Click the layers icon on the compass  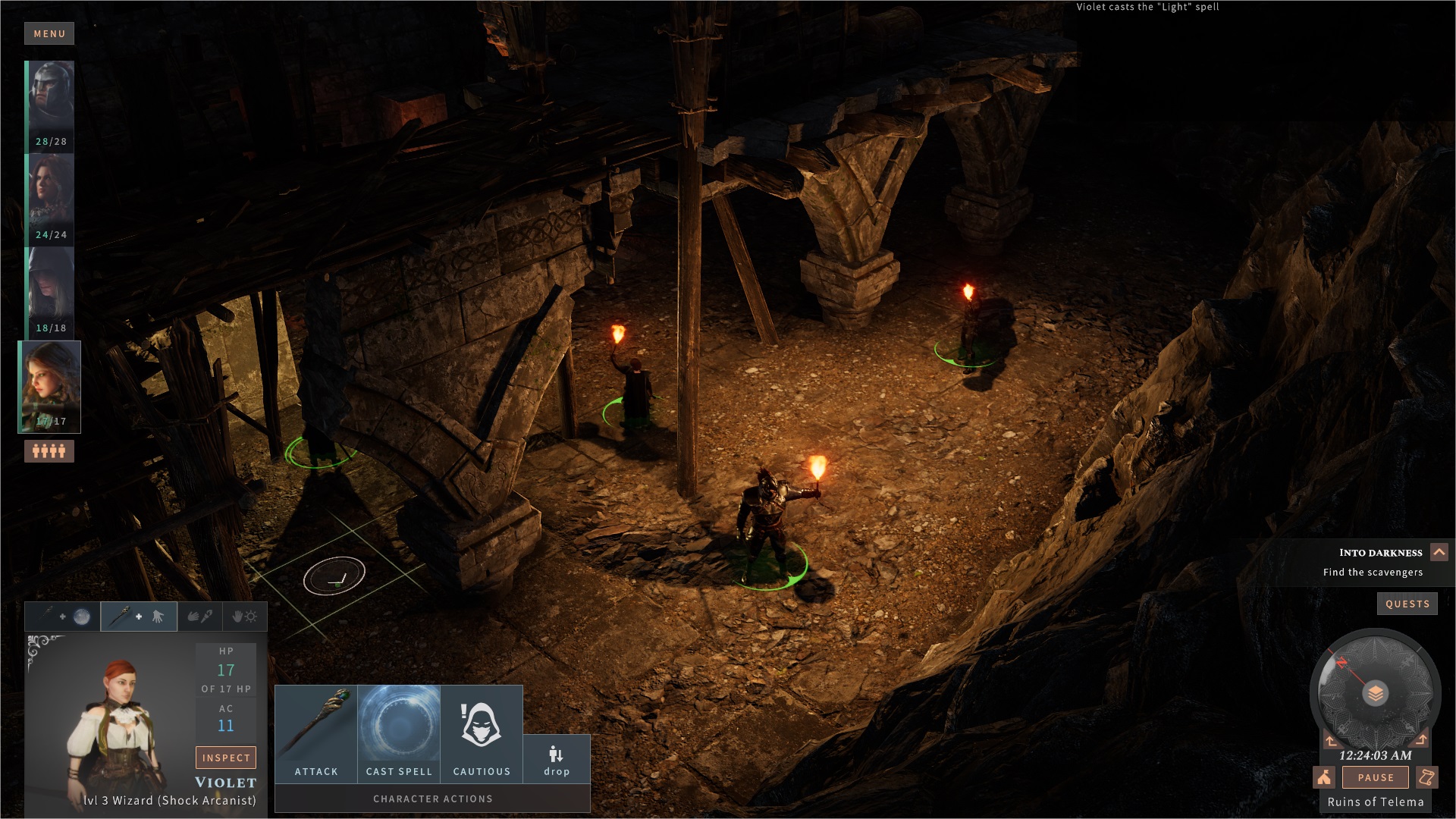tap(1375, 693)
